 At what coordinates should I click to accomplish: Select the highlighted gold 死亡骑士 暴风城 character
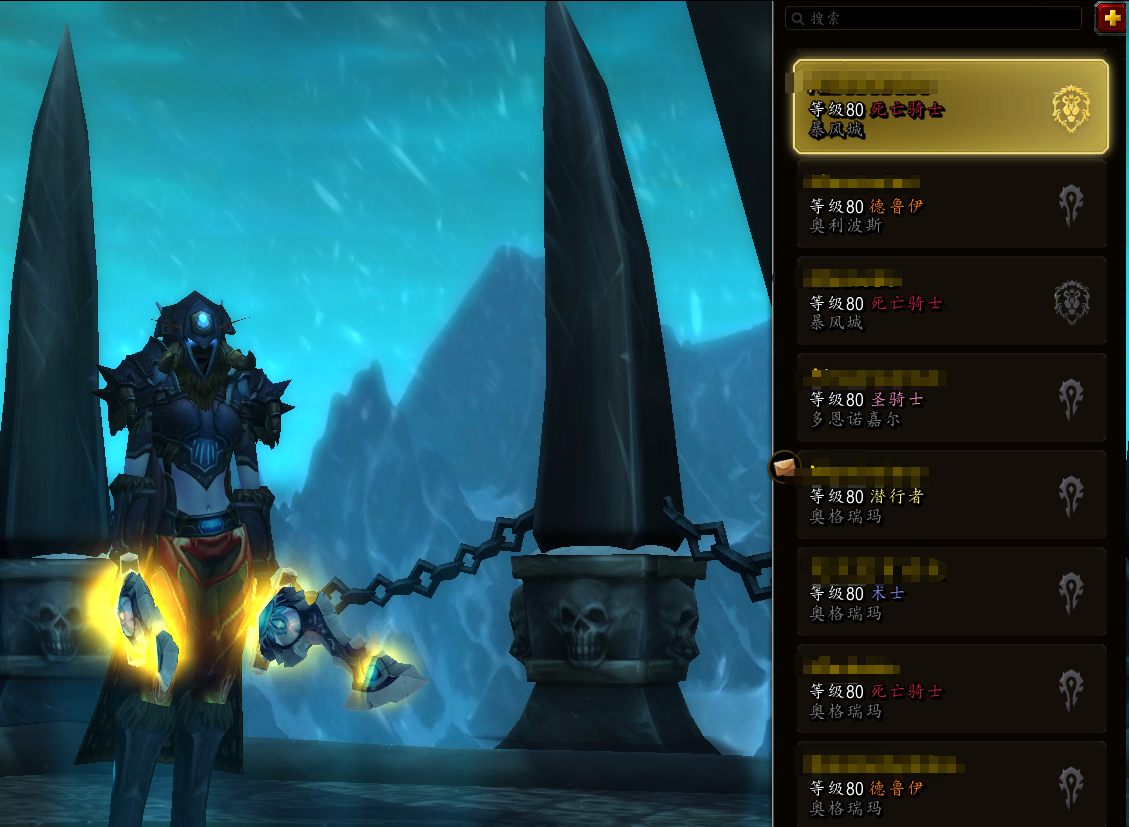[950, 107]
